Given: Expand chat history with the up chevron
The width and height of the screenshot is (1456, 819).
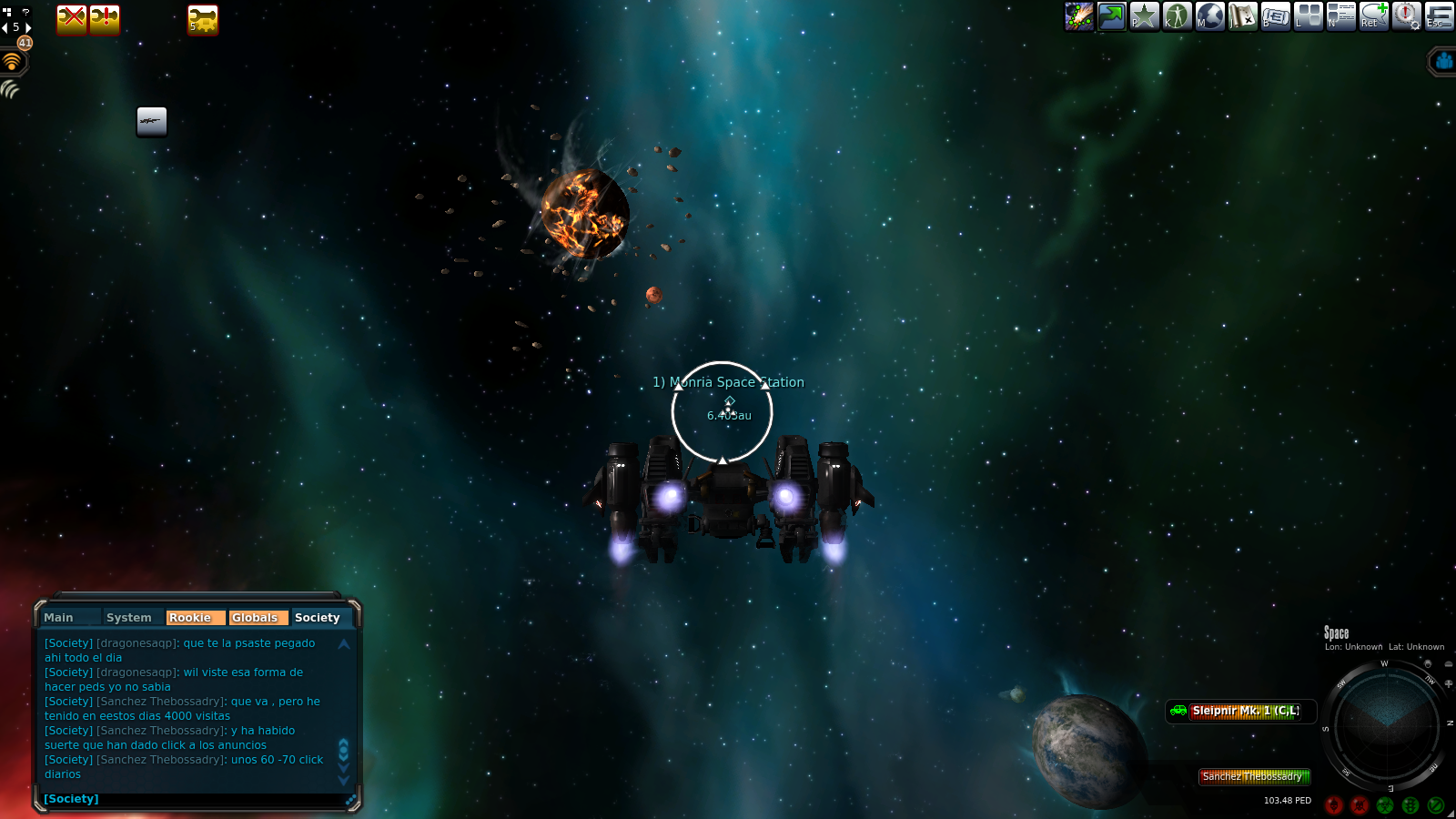Looking at the screenshot, I should tap(343, 643).
